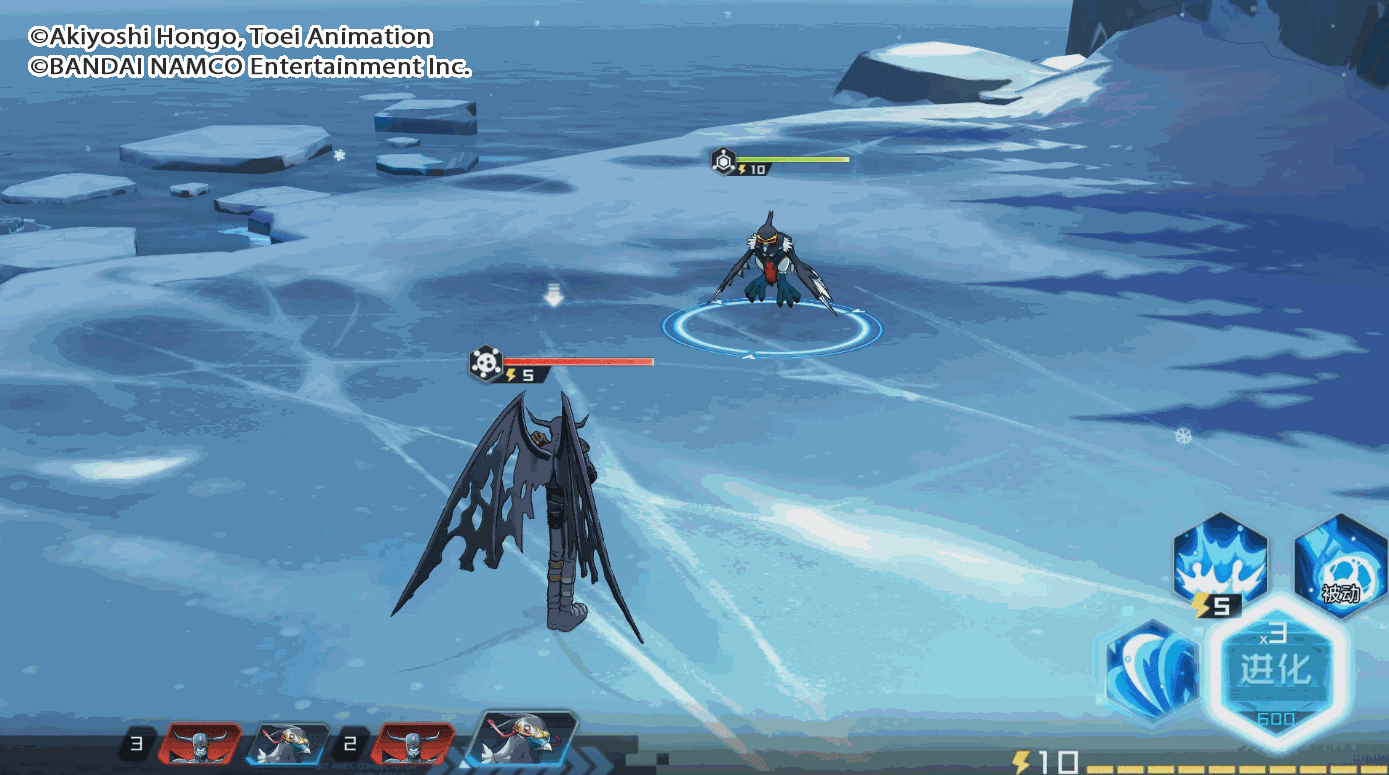Select the enlarged bird portrait in turn order

click(526, 742)
